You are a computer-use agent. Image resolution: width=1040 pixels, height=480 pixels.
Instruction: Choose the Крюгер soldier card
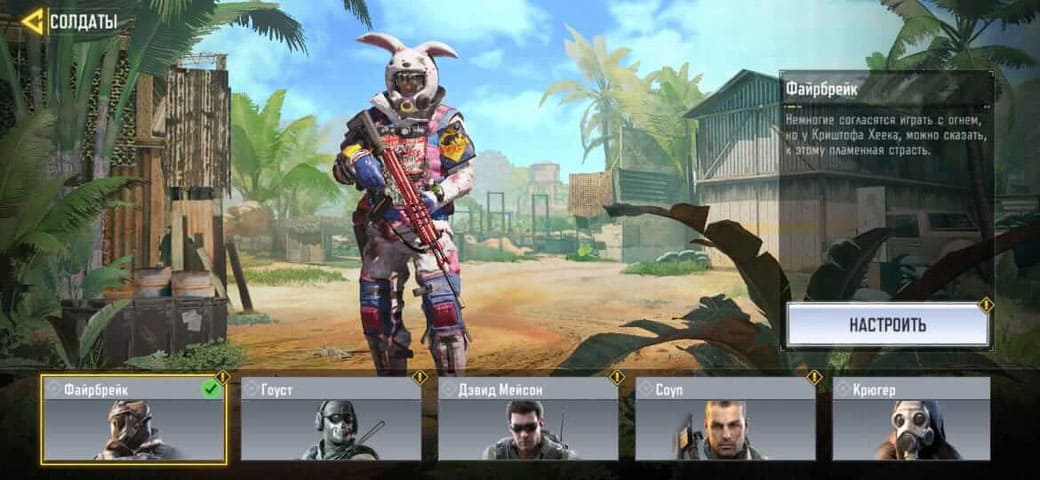911,419
